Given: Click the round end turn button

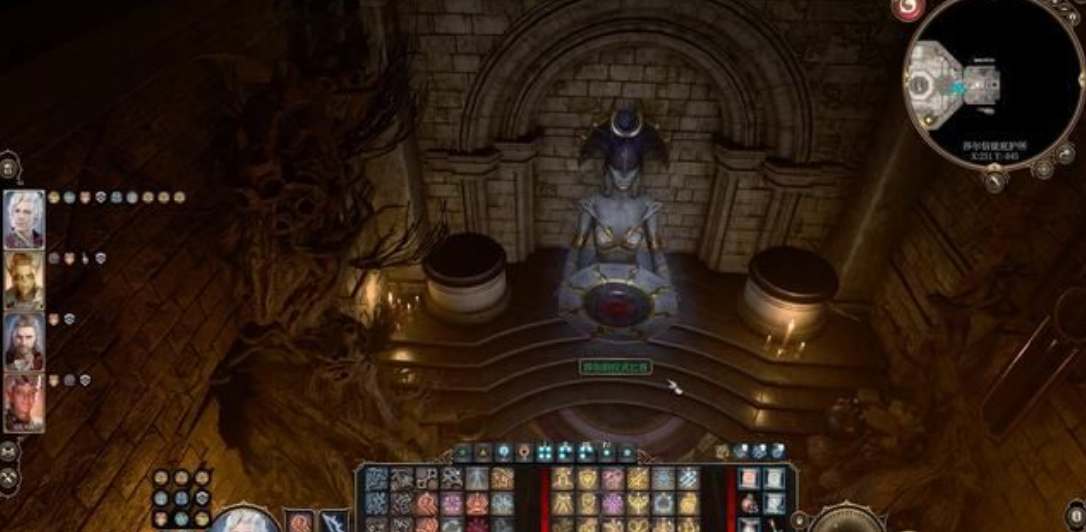Looking at the screenshot, I should point(846,521).
